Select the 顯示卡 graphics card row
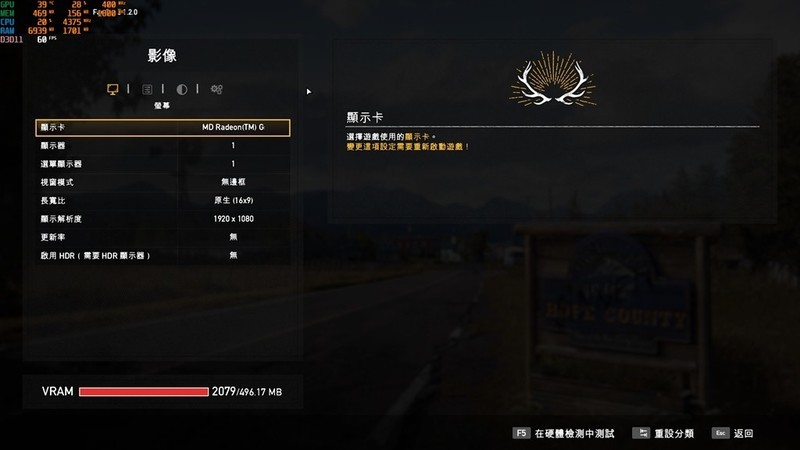 click(162, 128)
